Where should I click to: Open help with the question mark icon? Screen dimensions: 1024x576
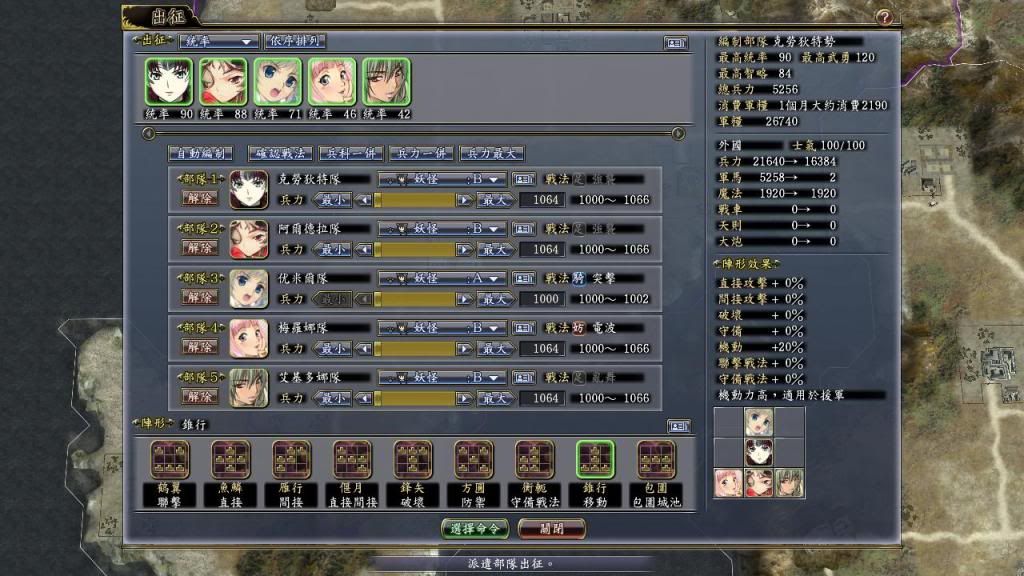pos(884,17)
